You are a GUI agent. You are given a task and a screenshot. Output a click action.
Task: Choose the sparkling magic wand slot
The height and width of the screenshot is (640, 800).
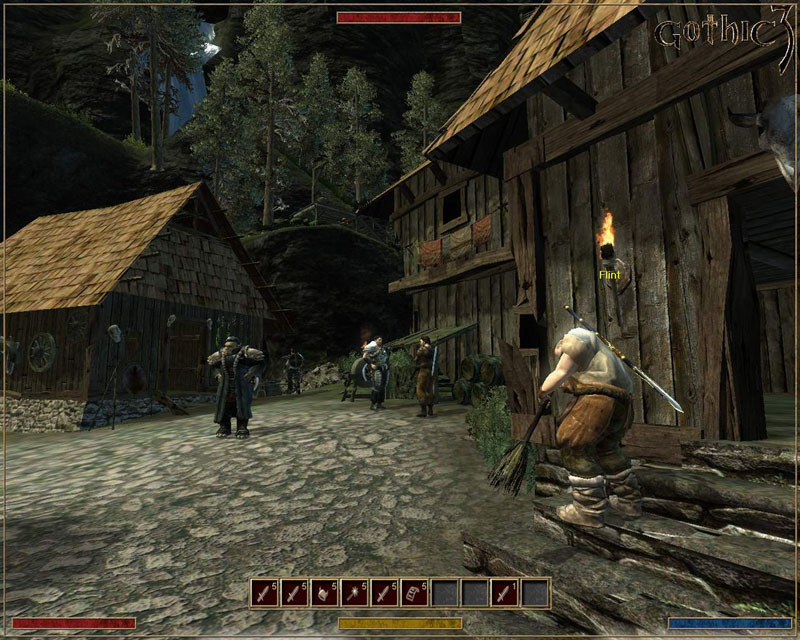click(355, 593)
